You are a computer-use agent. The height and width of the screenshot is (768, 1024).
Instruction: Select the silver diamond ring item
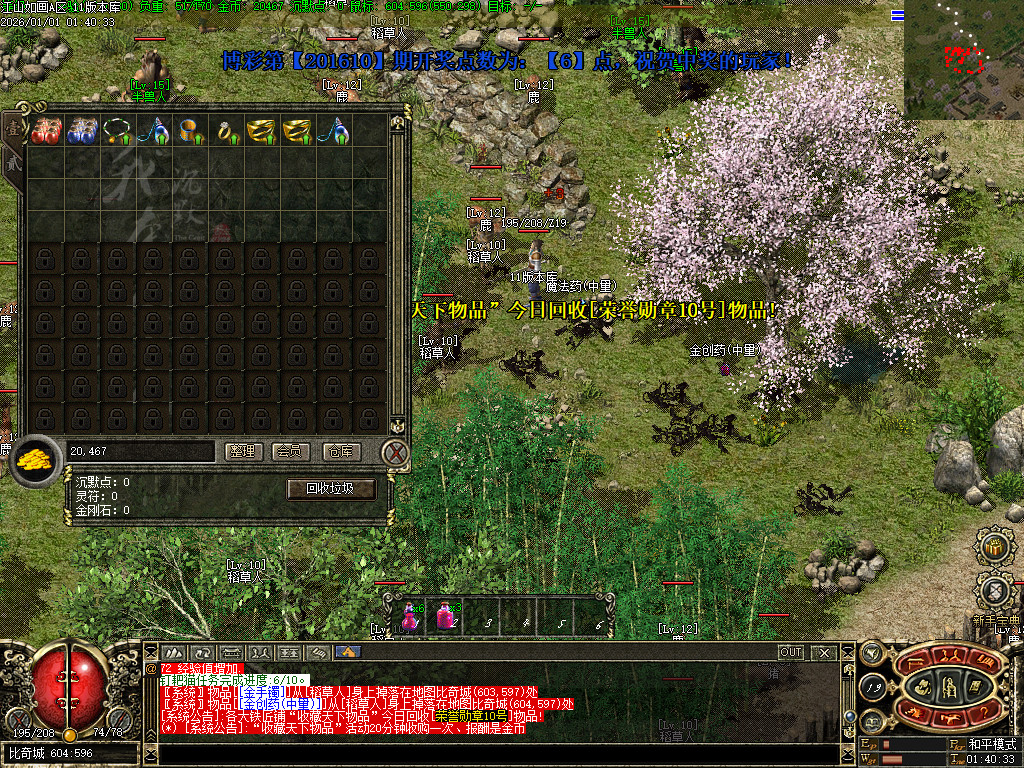tap(224, 131)
